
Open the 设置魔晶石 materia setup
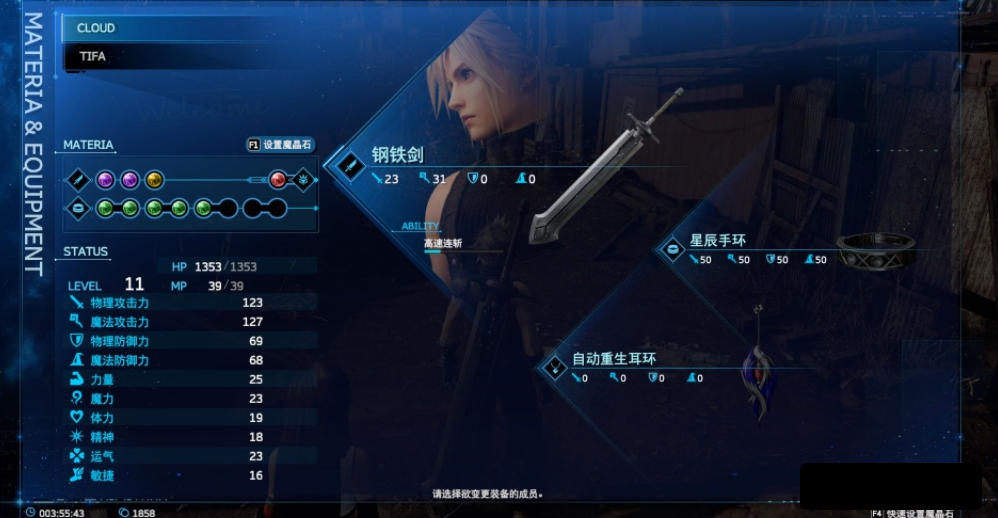click(x=281, y=145)
